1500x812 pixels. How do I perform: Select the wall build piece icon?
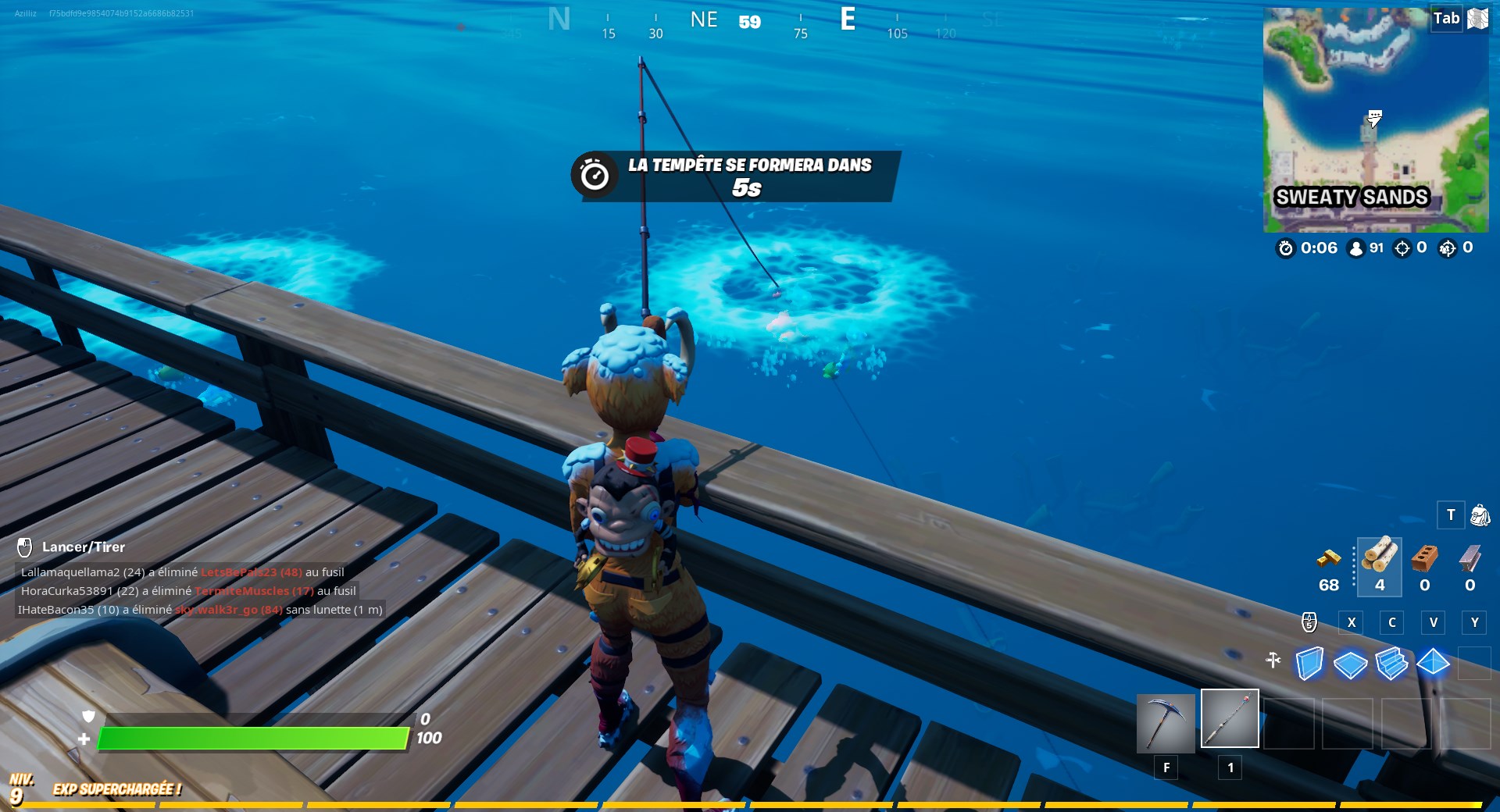(1311, 664)
